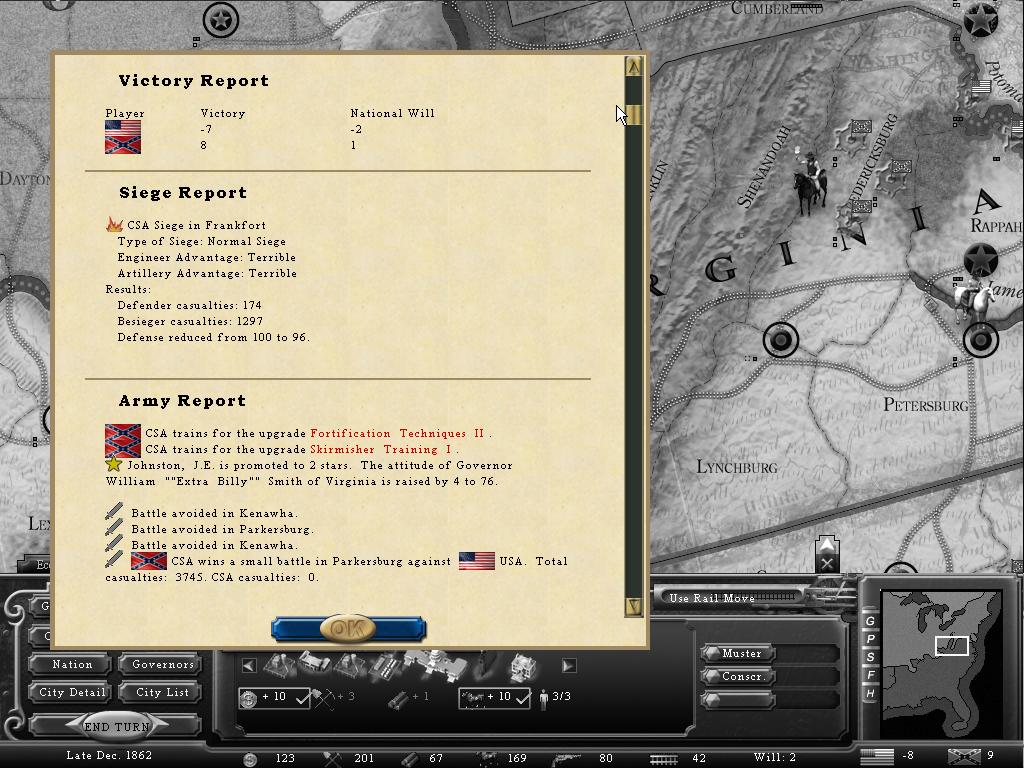Select the H map filter letter
The height and width of the screenshot is (768, 1024).
point(870,693)
